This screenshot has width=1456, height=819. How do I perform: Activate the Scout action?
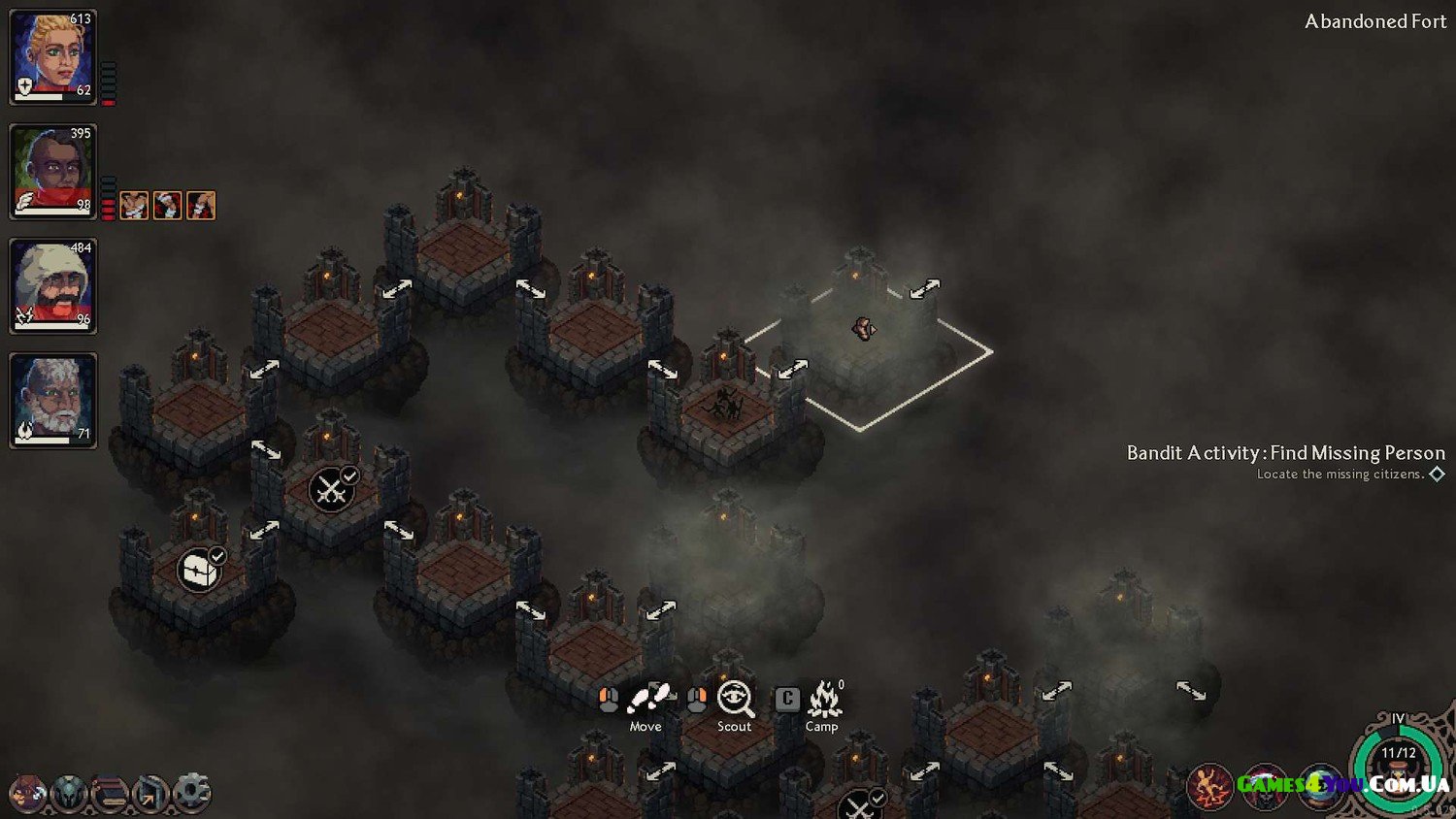coord(735,699)
